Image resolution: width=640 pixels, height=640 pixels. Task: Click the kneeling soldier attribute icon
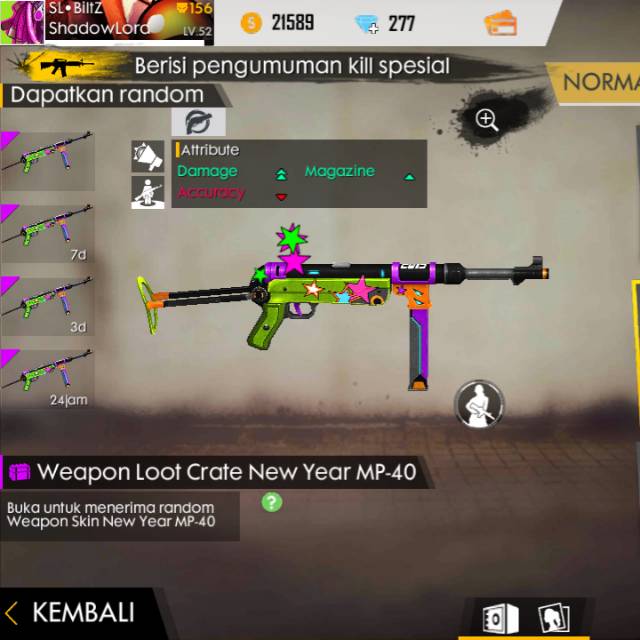[x=148, y=191]
